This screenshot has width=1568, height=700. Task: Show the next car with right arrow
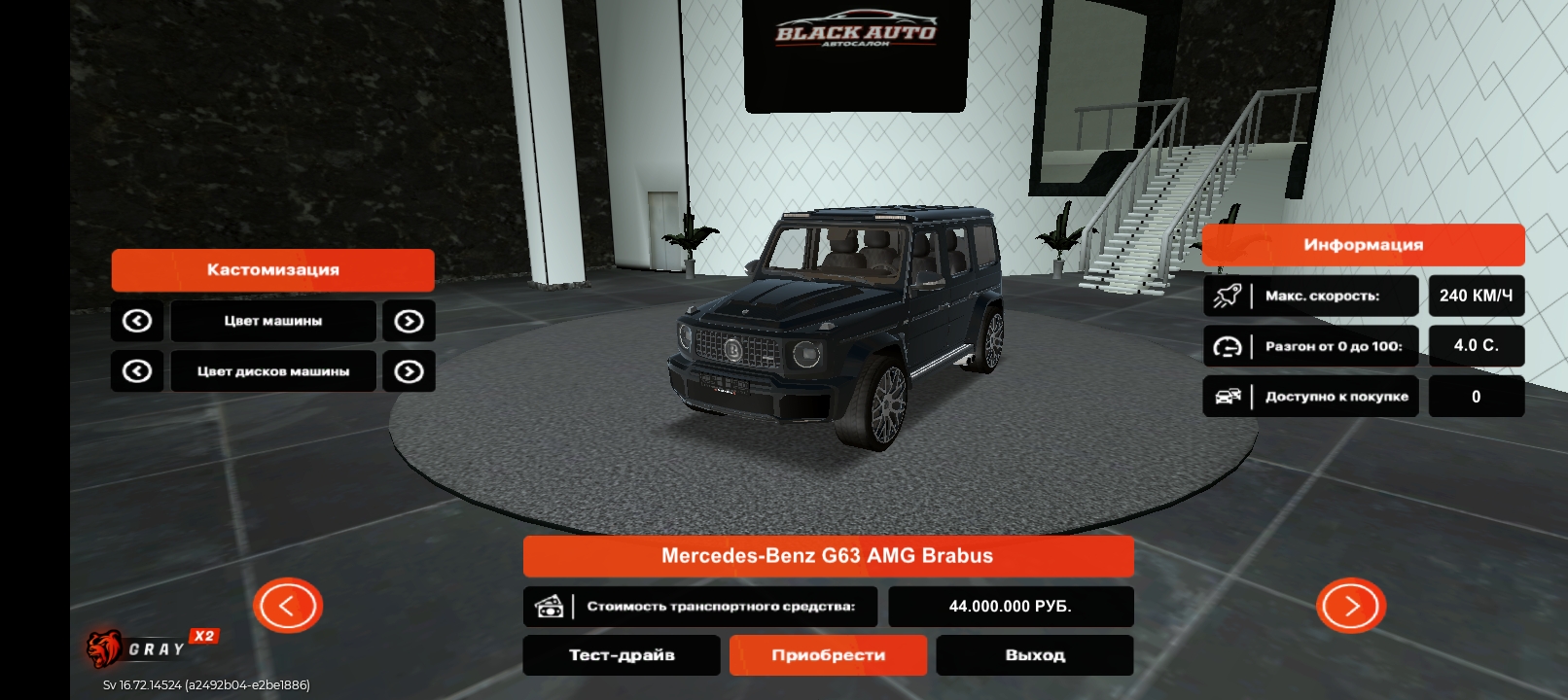[1351, 606]
